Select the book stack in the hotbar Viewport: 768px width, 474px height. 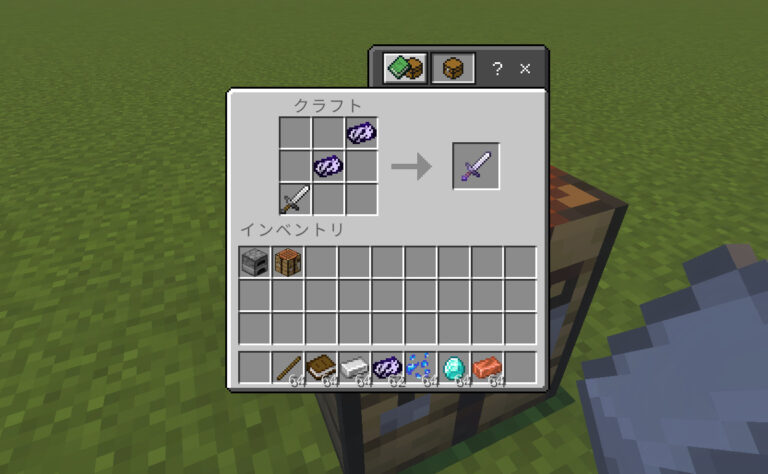pyautogui.click(x=321, y=367)
